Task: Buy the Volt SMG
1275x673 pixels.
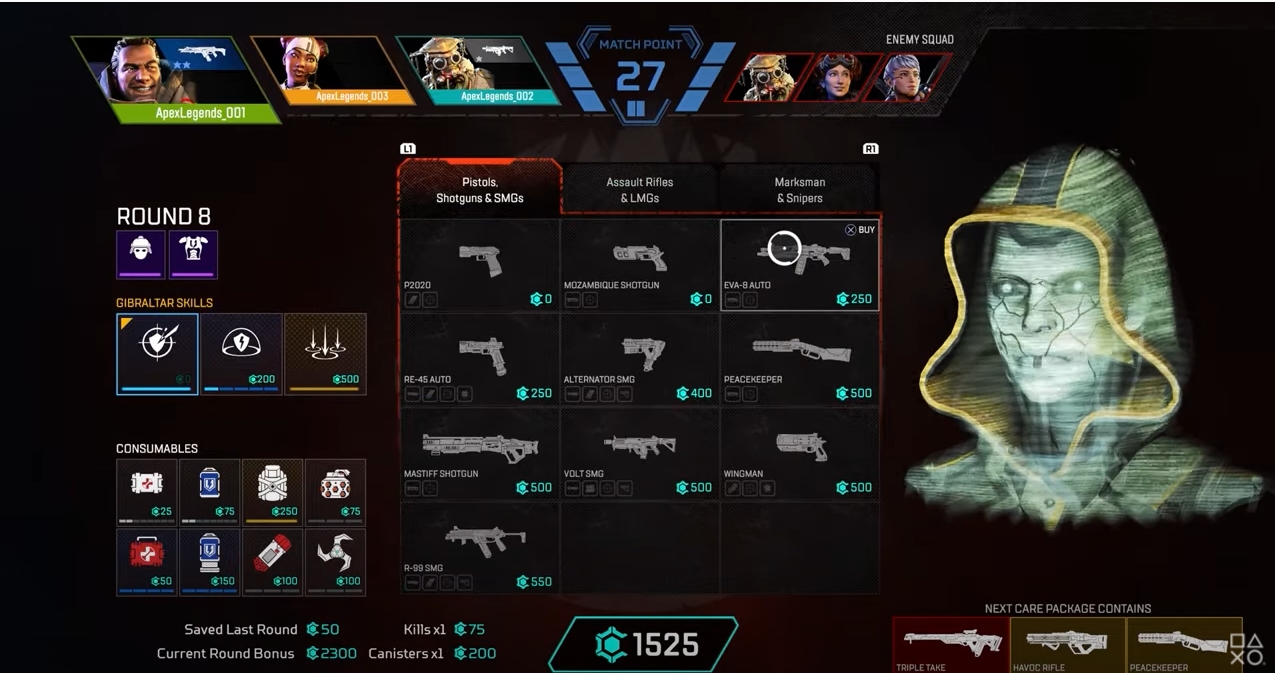Action: click(x=639, y=453)
